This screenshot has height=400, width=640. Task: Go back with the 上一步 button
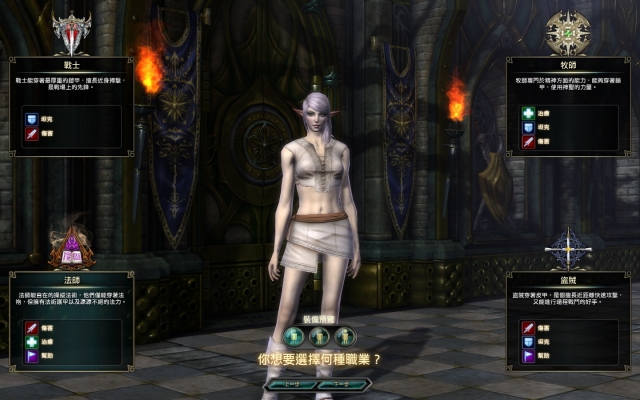pos(289,383)
